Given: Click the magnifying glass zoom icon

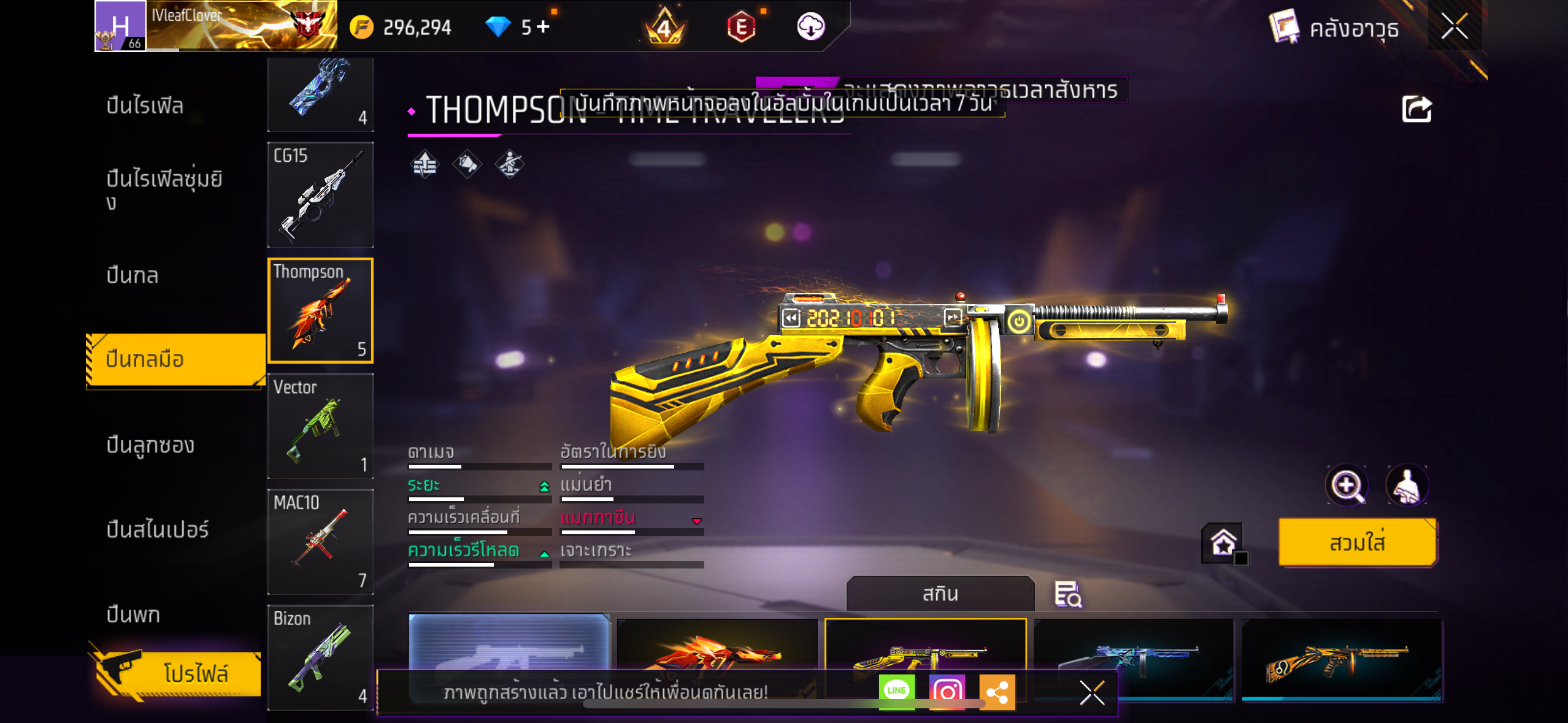Looking at the screenshot, I should point(1347,486).
